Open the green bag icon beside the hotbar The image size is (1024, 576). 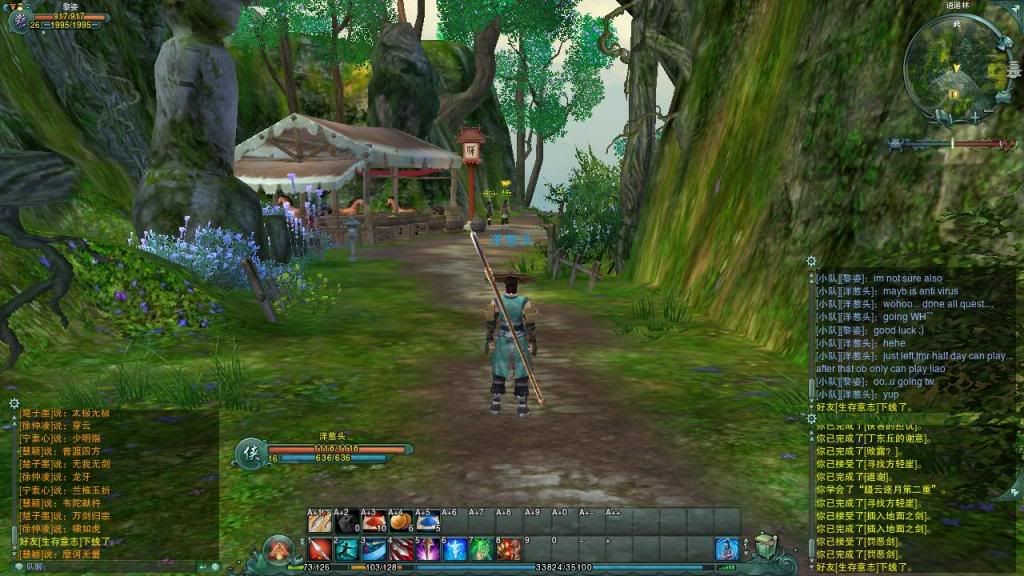click(766, 546)
